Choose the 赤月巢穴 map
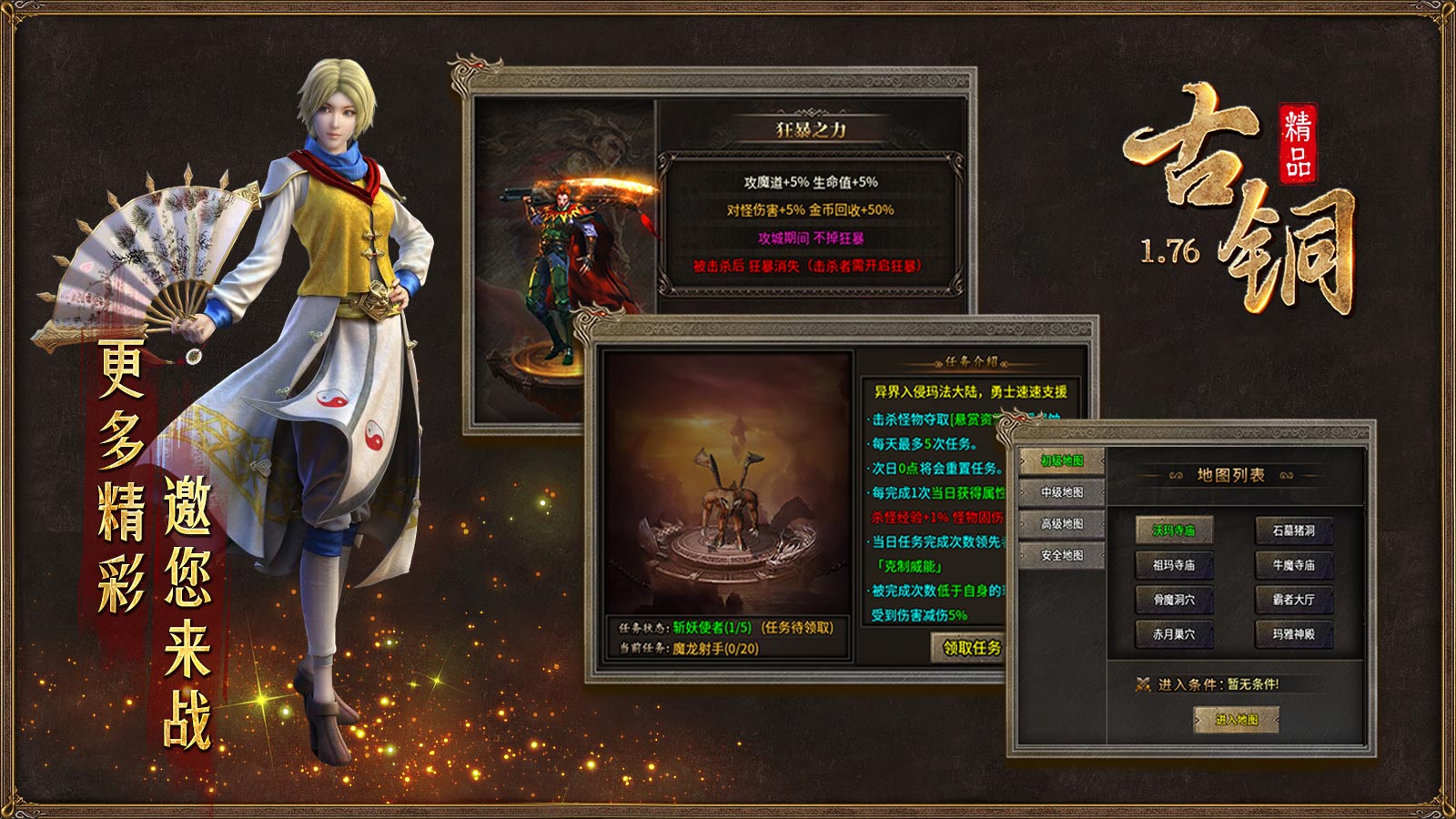 (1174, 634)
